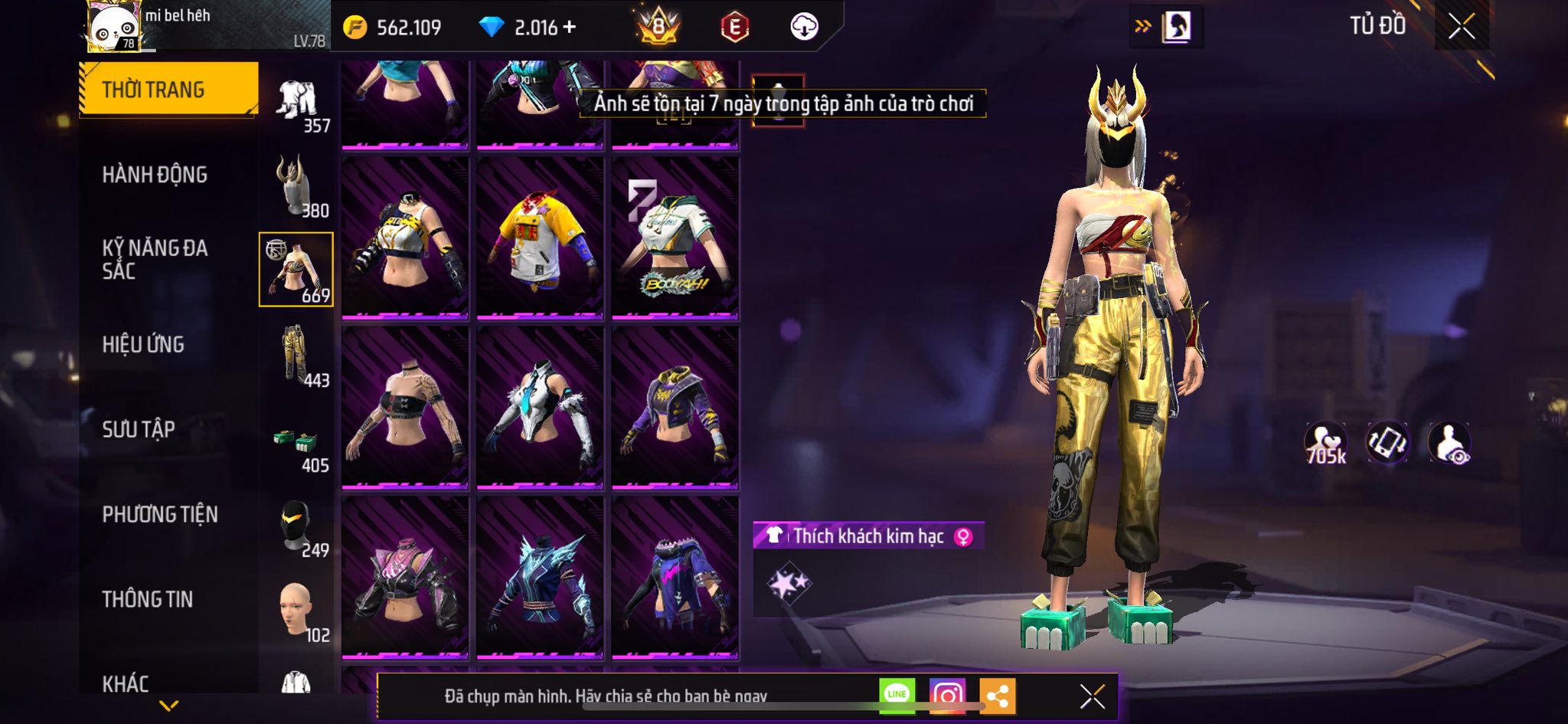This screenshot has width=1568, height=724.
Task: Switch to KỸ NĂNG ĐA SẮC
Action: click(155, 259)
